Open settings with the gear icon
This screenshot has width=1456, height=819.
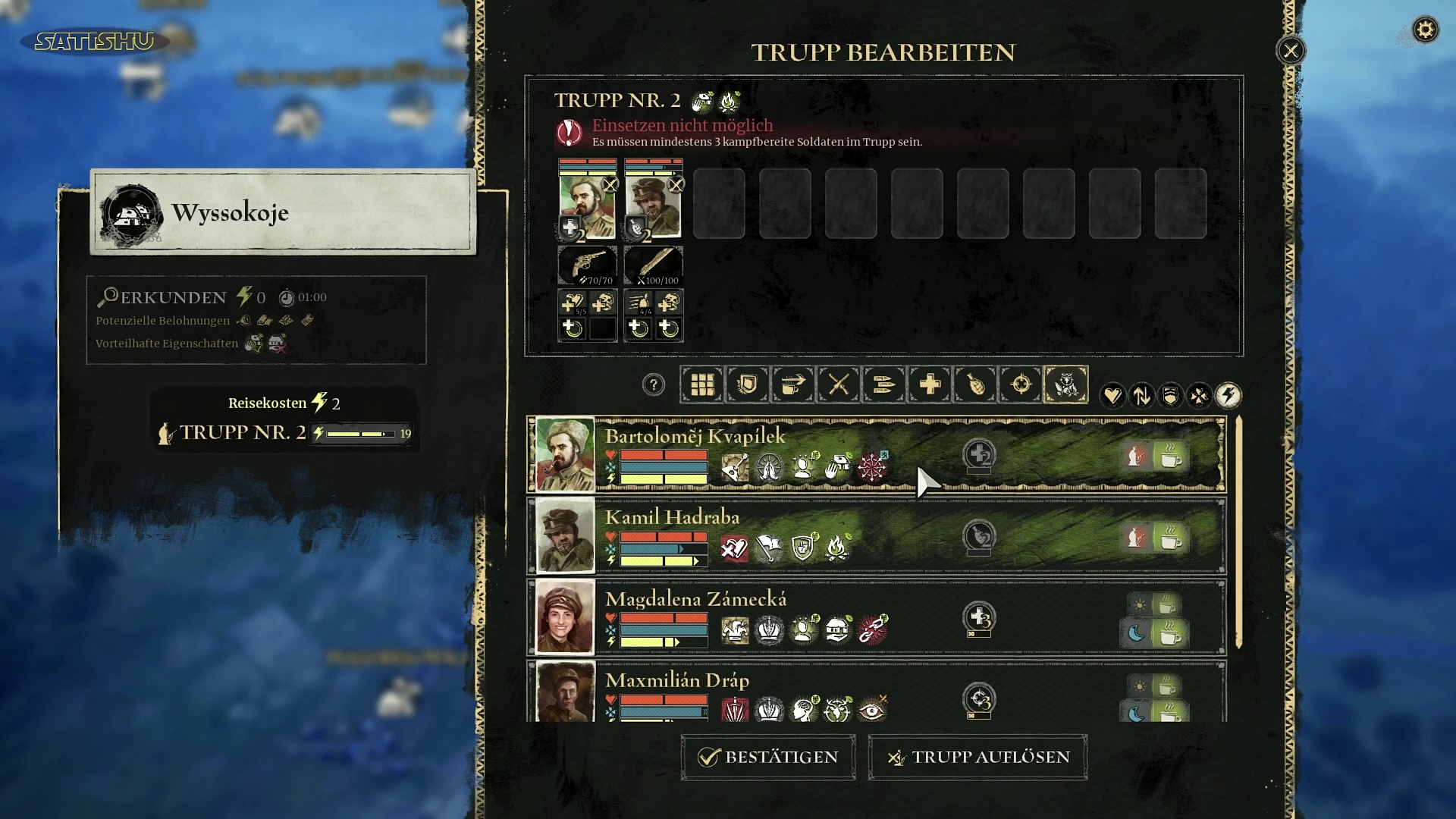(1425, 30)
